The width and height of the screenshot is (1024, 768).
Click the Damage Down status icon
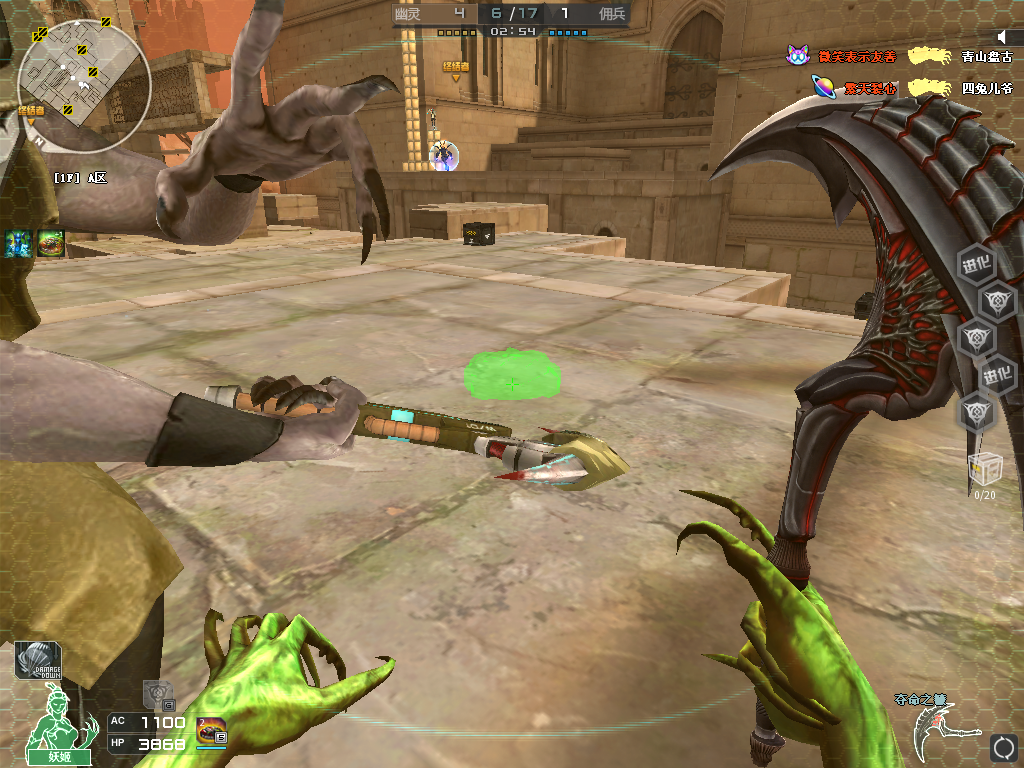(37, 661)
